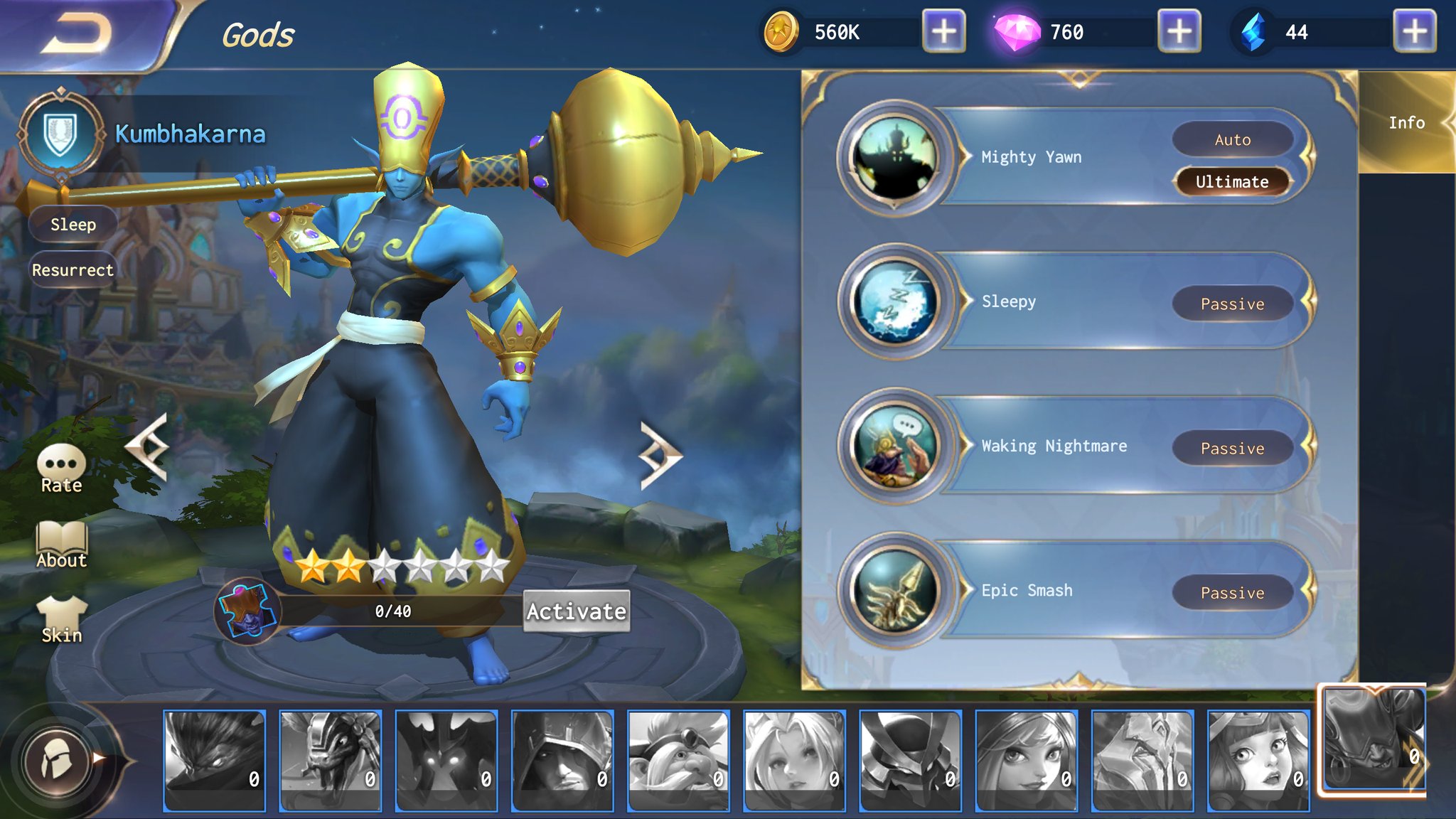The image size is (1456, 819).
Task: Toggle the Sleepy Passive label
Action: (x=1233, y=304)
